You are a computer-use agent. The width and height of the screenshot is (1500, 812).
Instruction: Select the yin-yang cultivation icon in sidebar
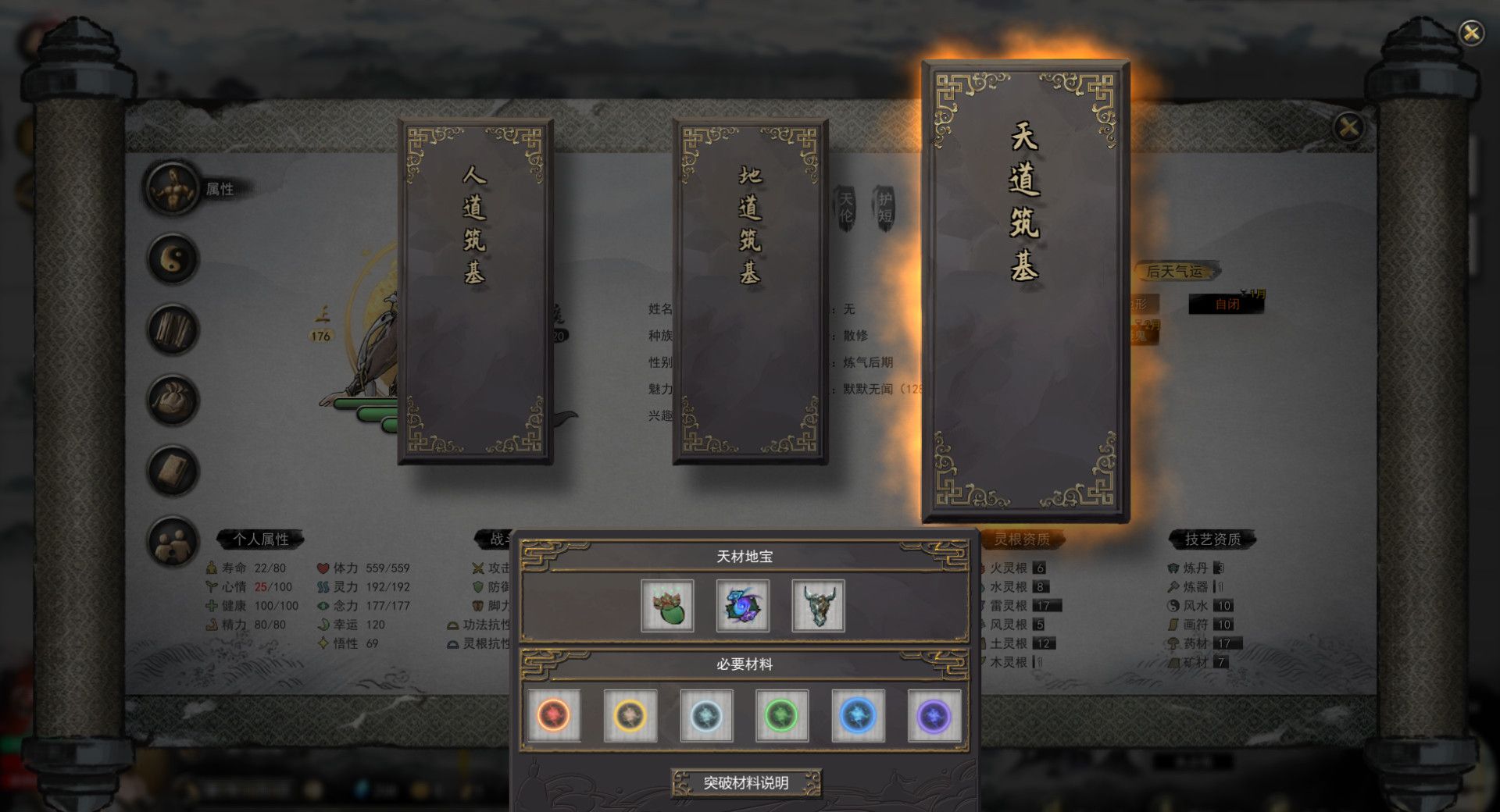click(172, 258)
